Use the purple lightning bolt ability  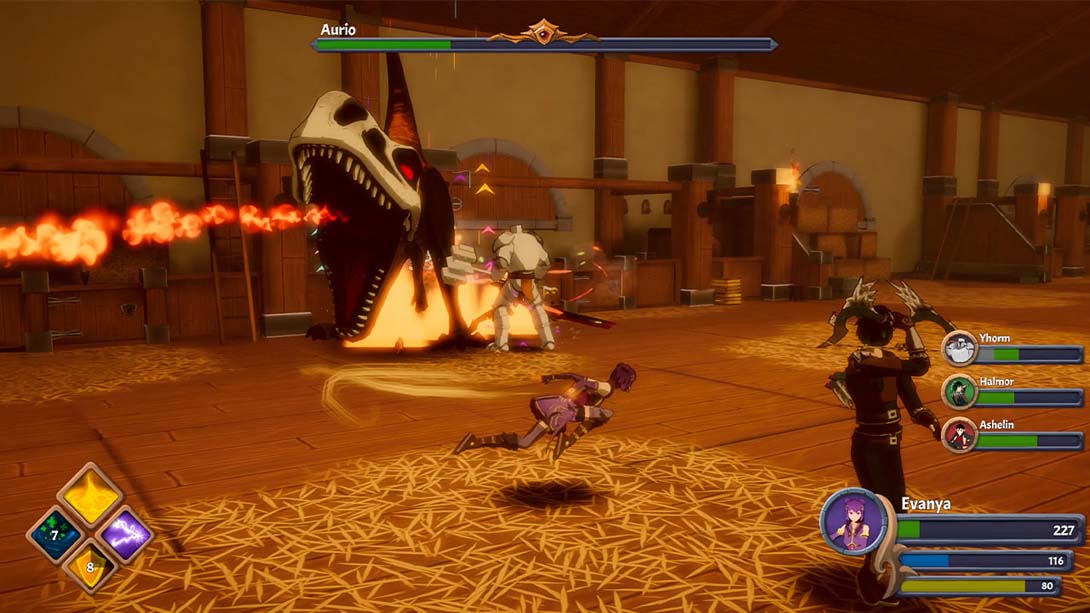coord(126,534)
